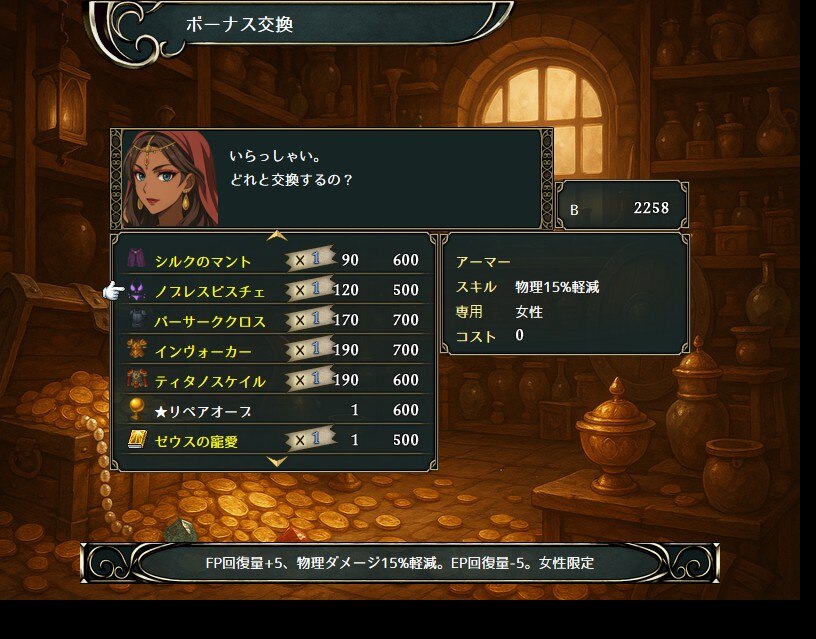Pick バーサーククロス from the list
The width and height of the screenshot is (816, 639).
(209, 321)
